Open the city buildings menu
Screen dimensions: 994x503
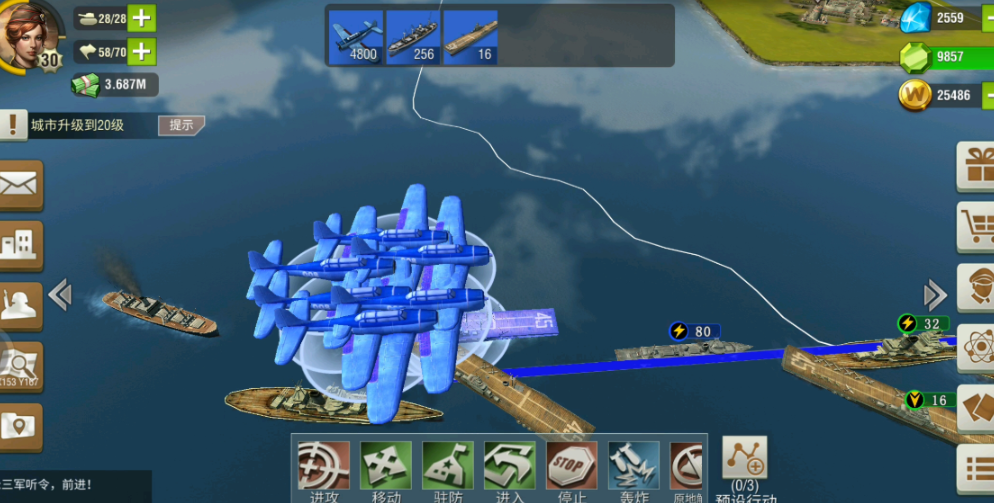21,244
